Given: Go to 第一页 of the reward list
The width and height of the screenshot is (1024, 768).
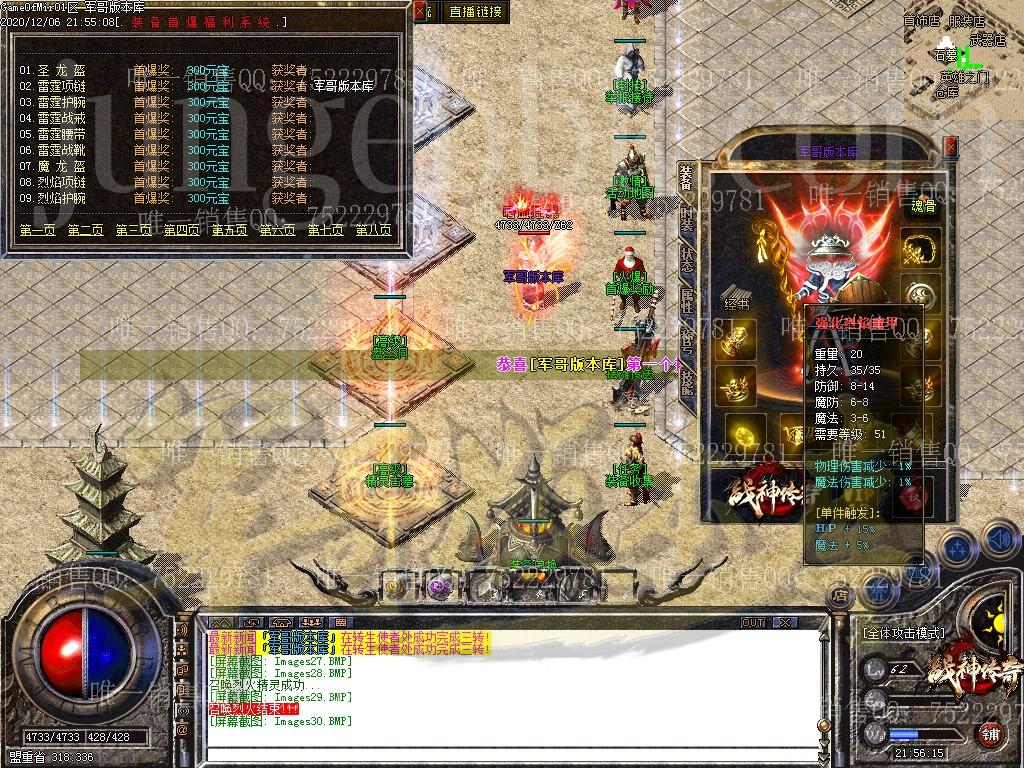Looking at the screenshot, I should [x=38, y=231].
